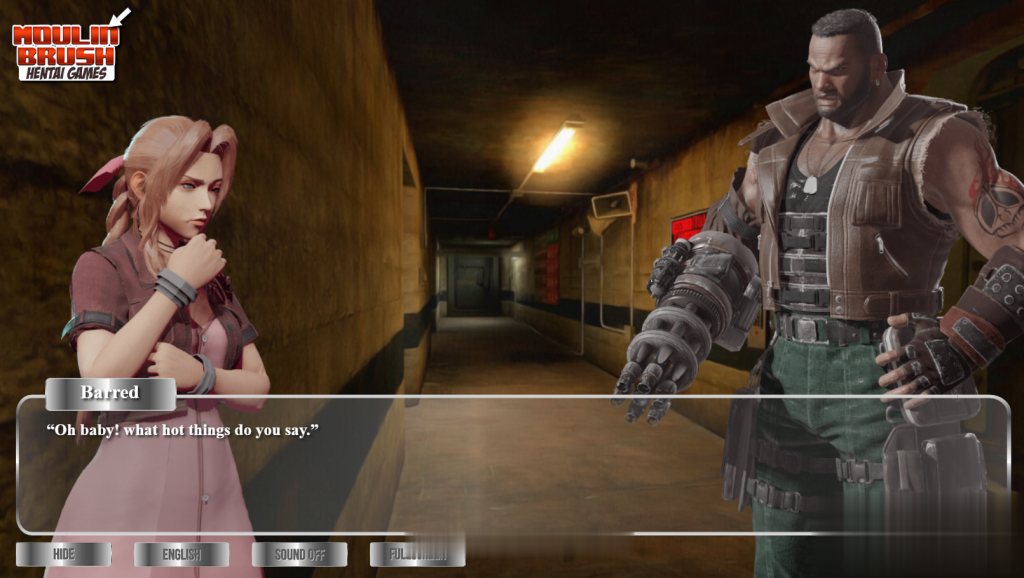Toggle audio with the SOUND OFF button
The image size is (1024, 578).
click(299, 554)
